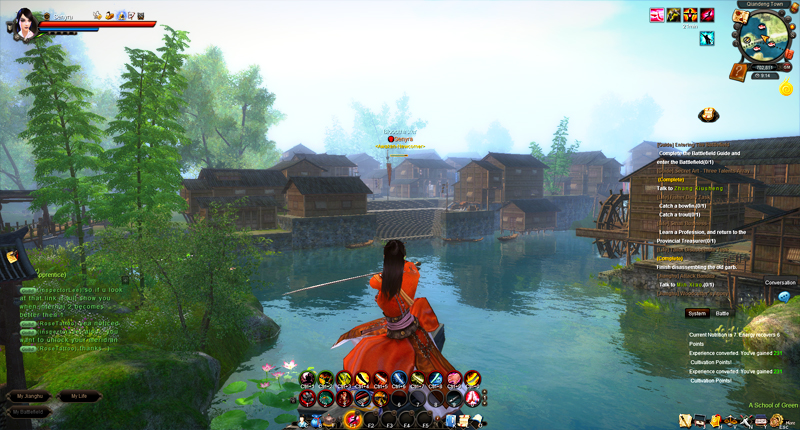This screenshot has height=430, width=800.
Task: Switch to the Battle log tab
Action: tap(722, 313)
